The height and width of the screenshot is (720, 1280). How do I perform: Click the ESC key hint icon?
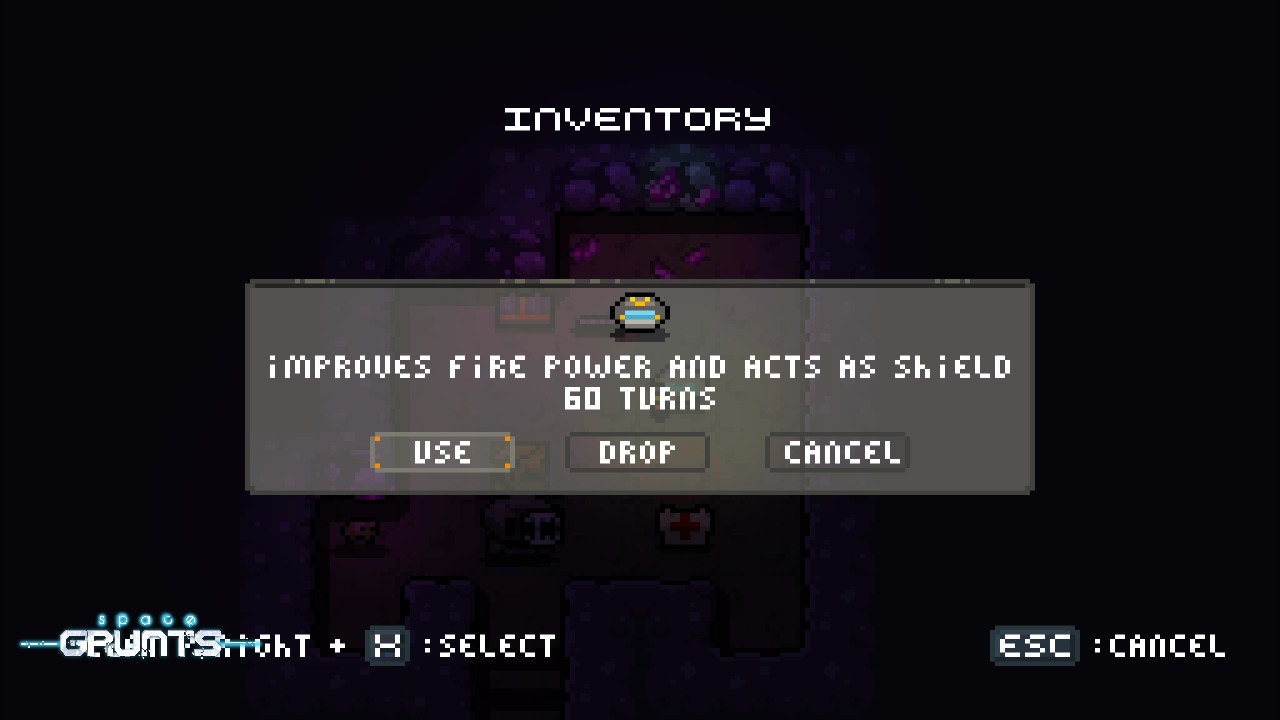point(1035,646)
